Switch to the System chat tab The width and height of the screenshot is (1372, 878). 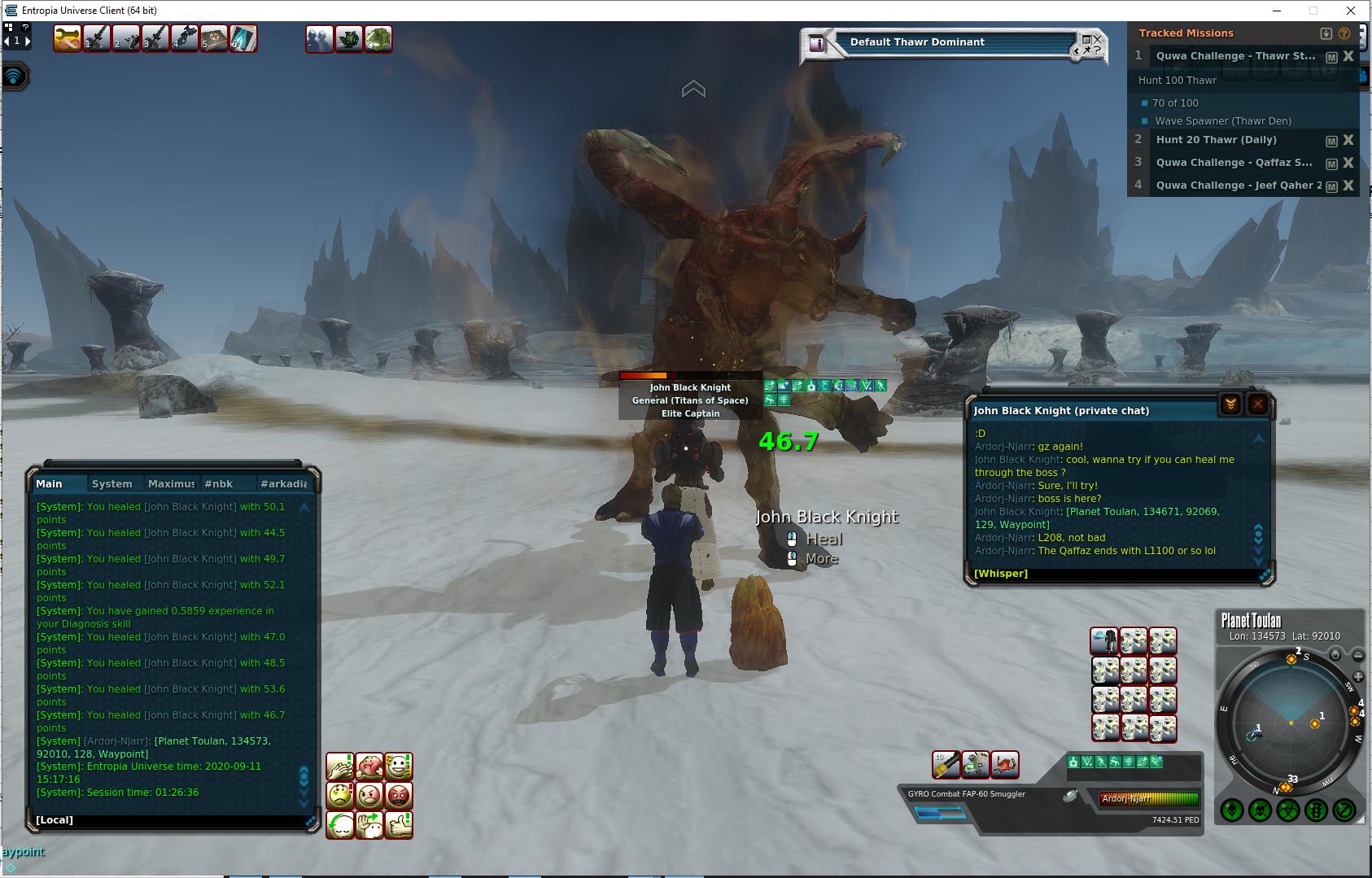tap(111, 483)
